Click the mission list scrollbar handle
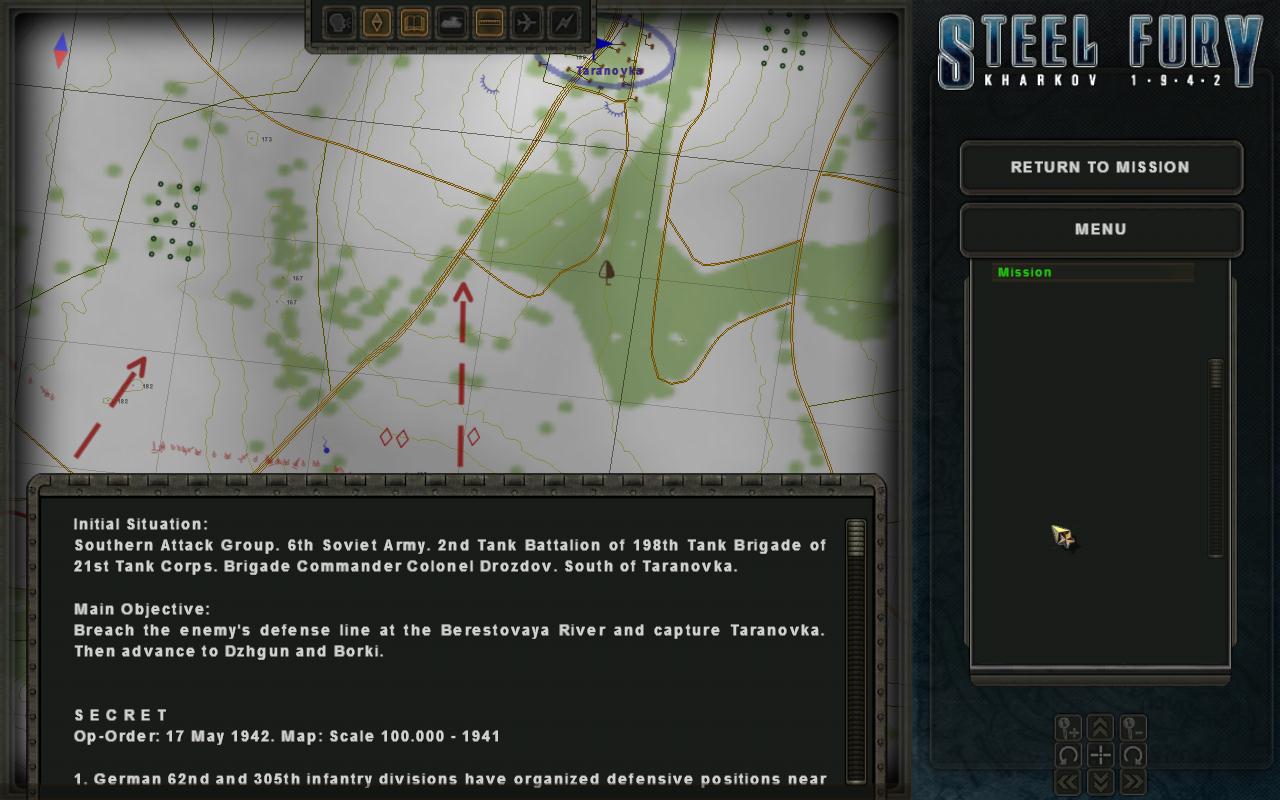Viewport: 1280px width, 800px height. point(1216,373)
